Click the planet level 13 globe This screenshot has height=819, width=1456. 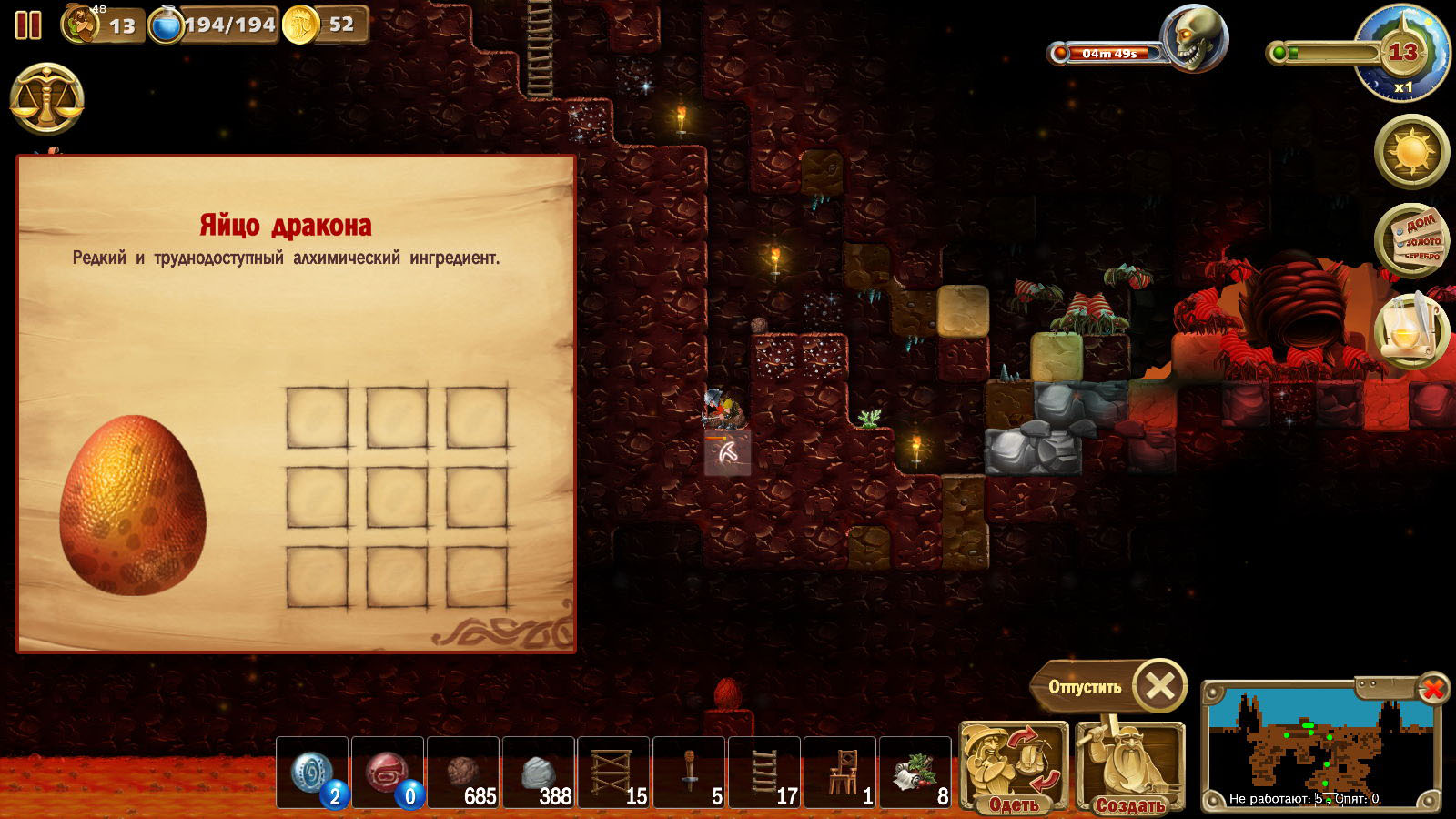click(x=1402, y=55)
